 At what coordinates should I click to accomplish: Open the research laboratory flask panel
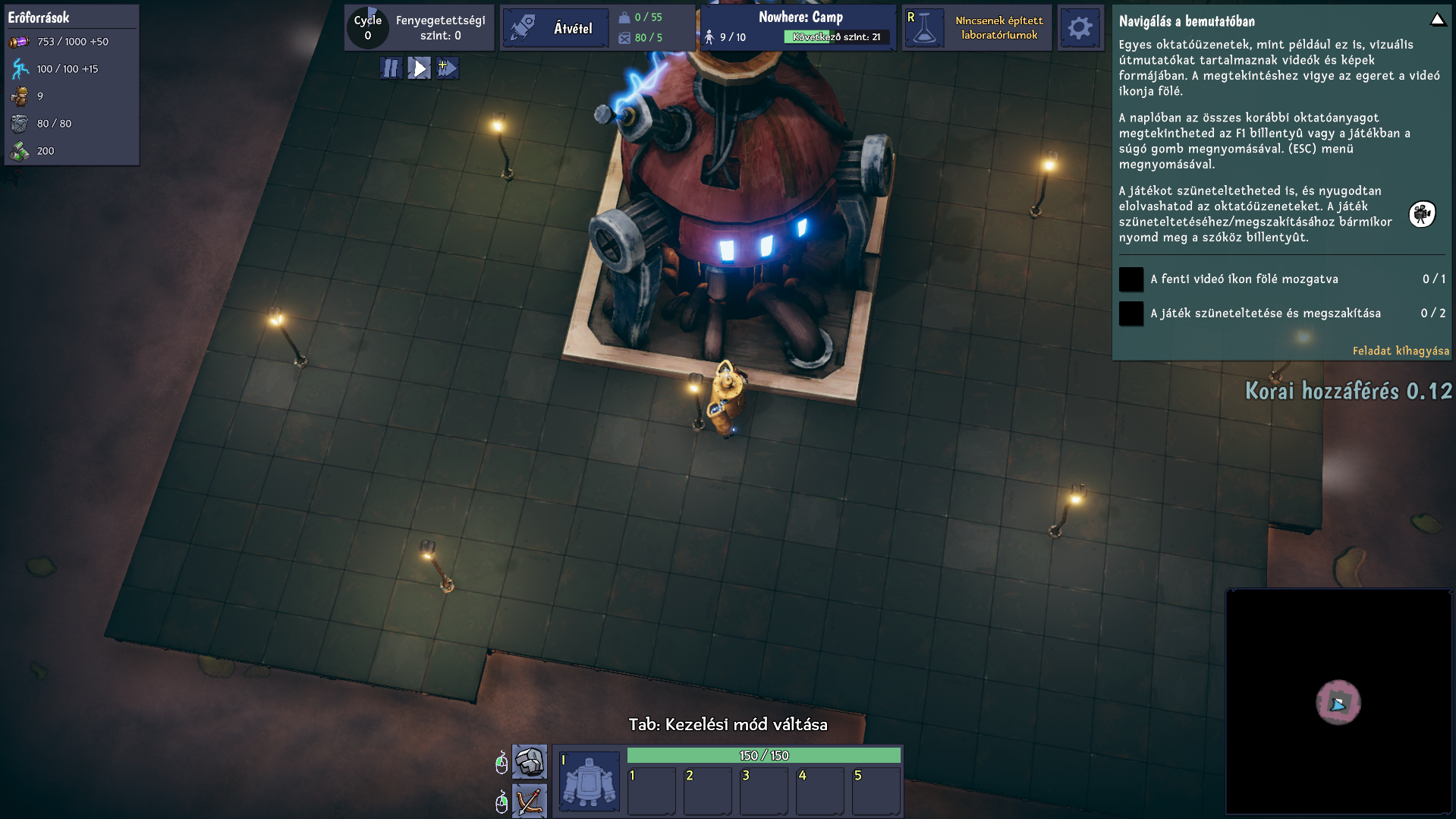click(x=924, y=28)
